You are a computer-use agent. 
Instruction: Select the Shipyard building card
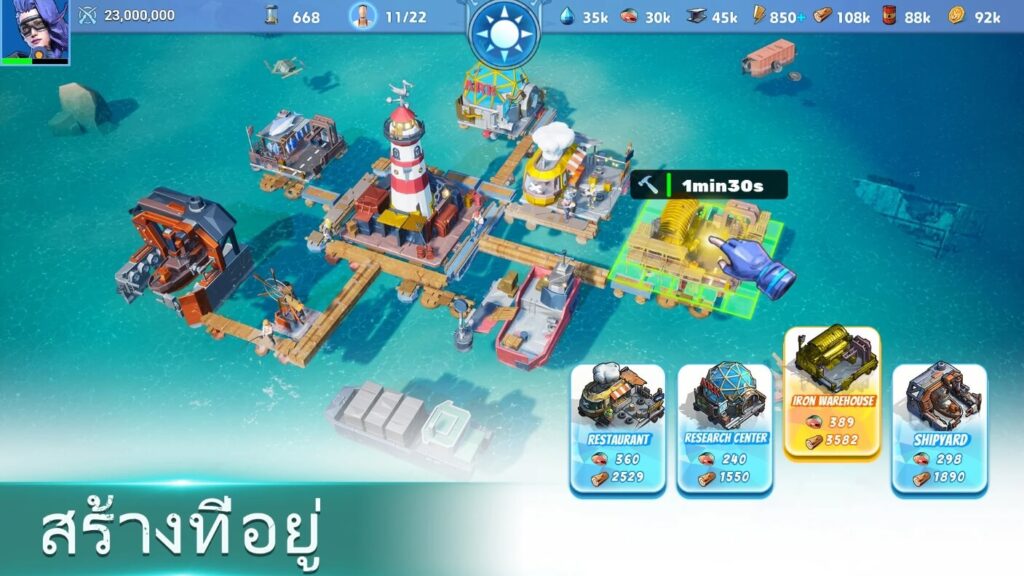tap(939, 428)
